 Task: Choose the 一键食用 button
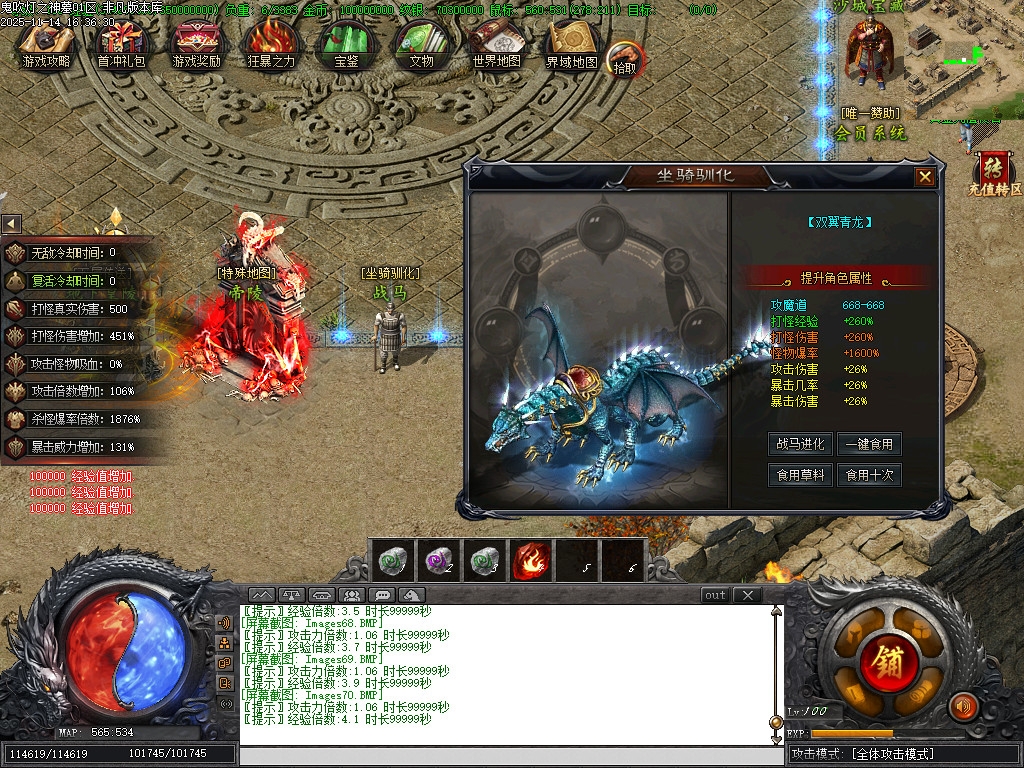869,444
